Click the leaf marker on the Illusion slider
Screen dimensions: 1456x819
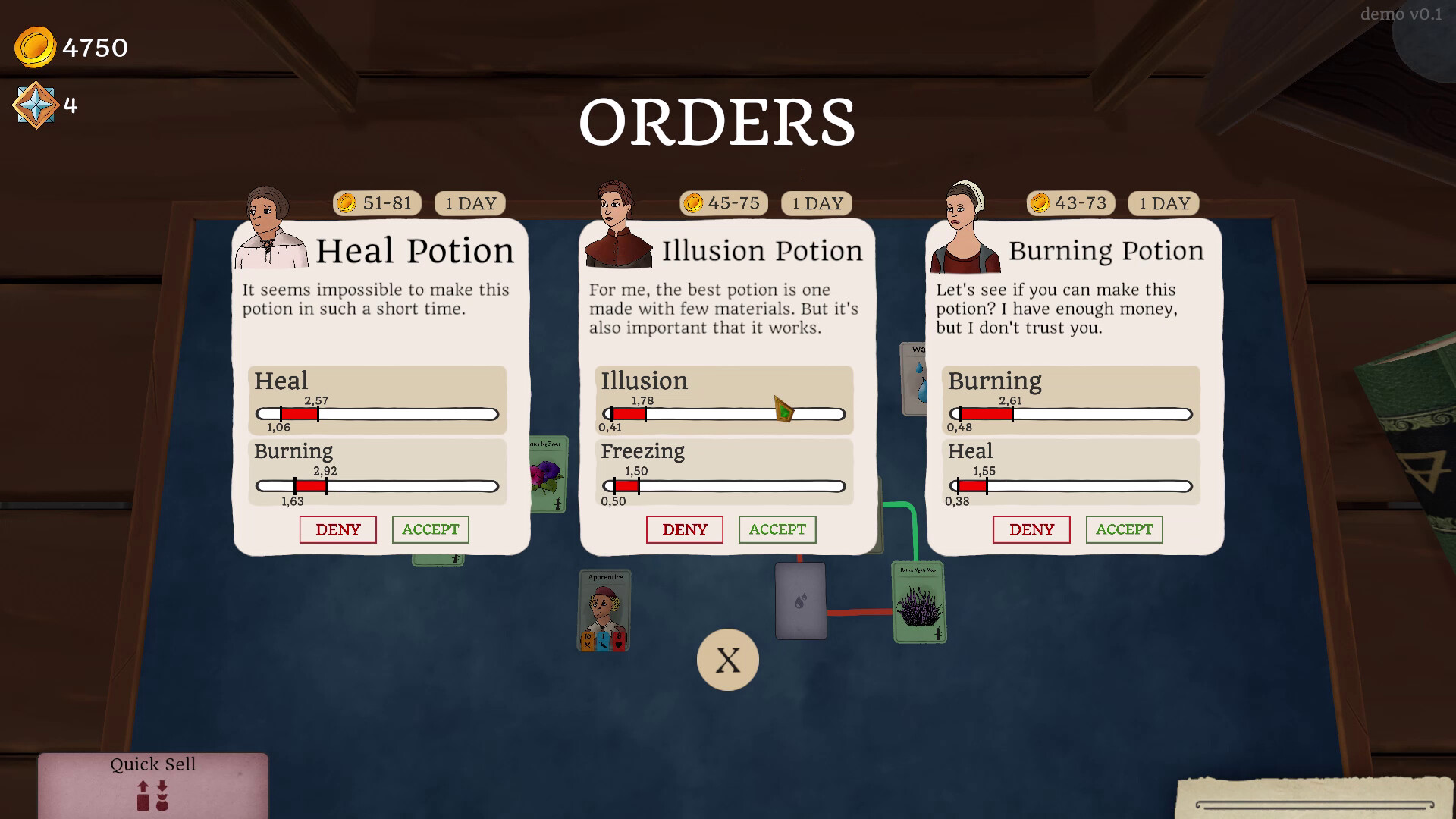781,409
